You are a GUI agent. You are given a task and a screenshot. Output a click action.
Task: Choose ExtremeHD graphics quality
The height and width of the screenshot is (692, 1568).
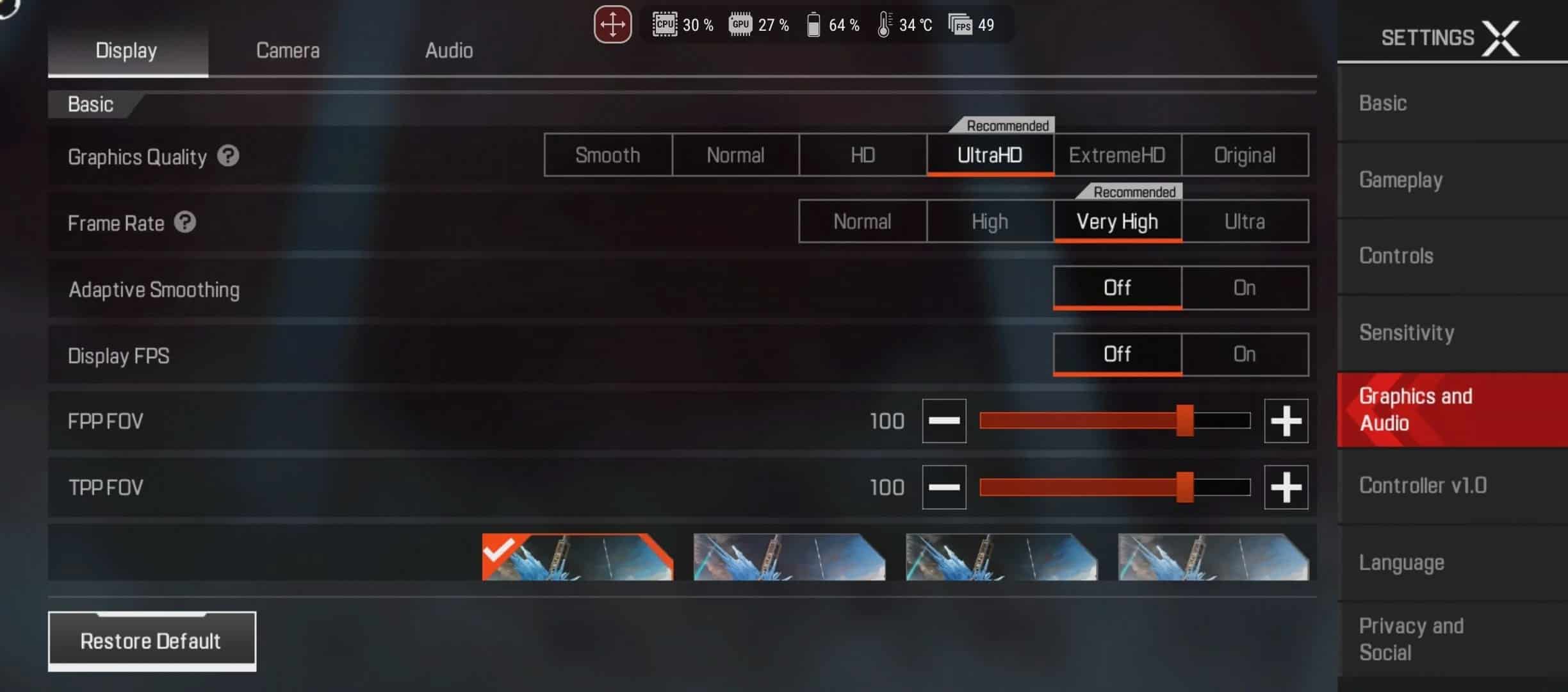pyautogui.click(x=1117, y=155)
